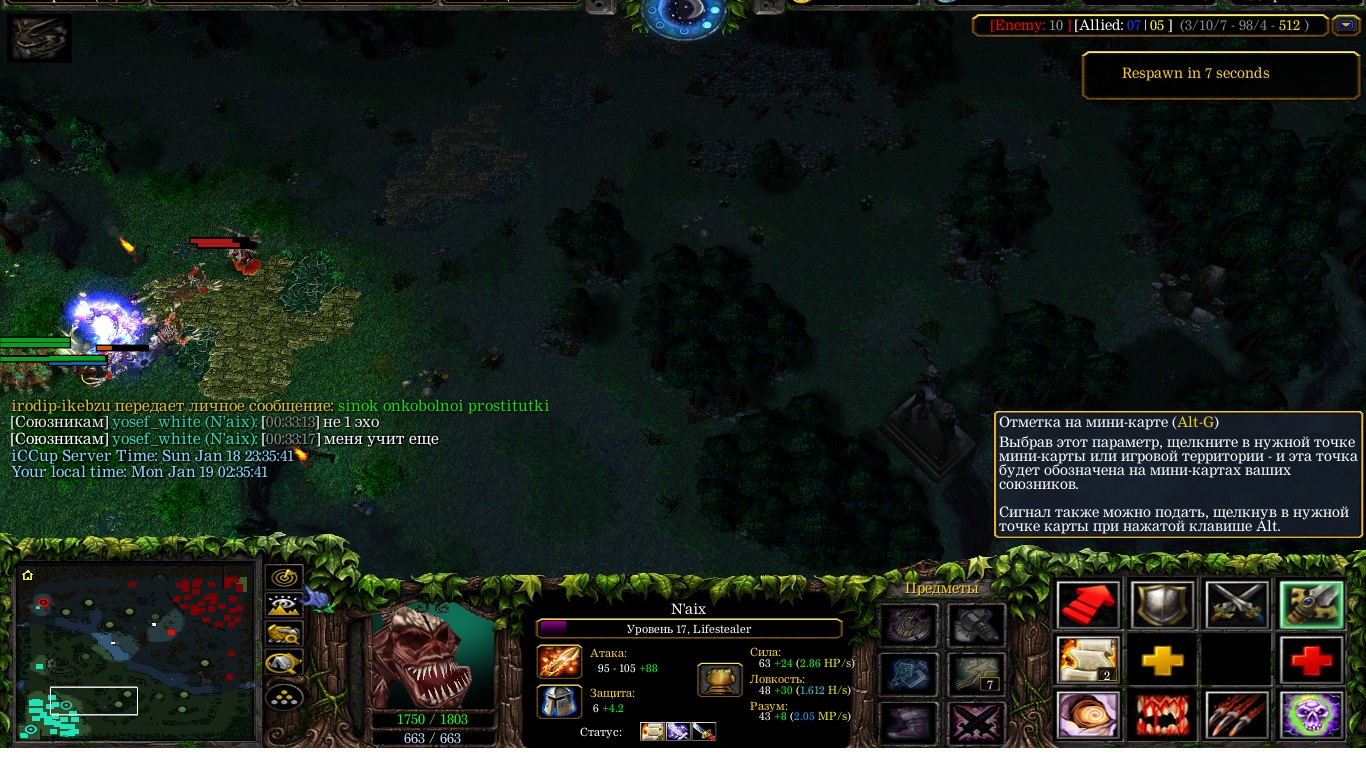Toggle ally color mode on minimap
The width and height of the screenshot is (1366, 768).
pyautogui.click(x=284, y=635)
